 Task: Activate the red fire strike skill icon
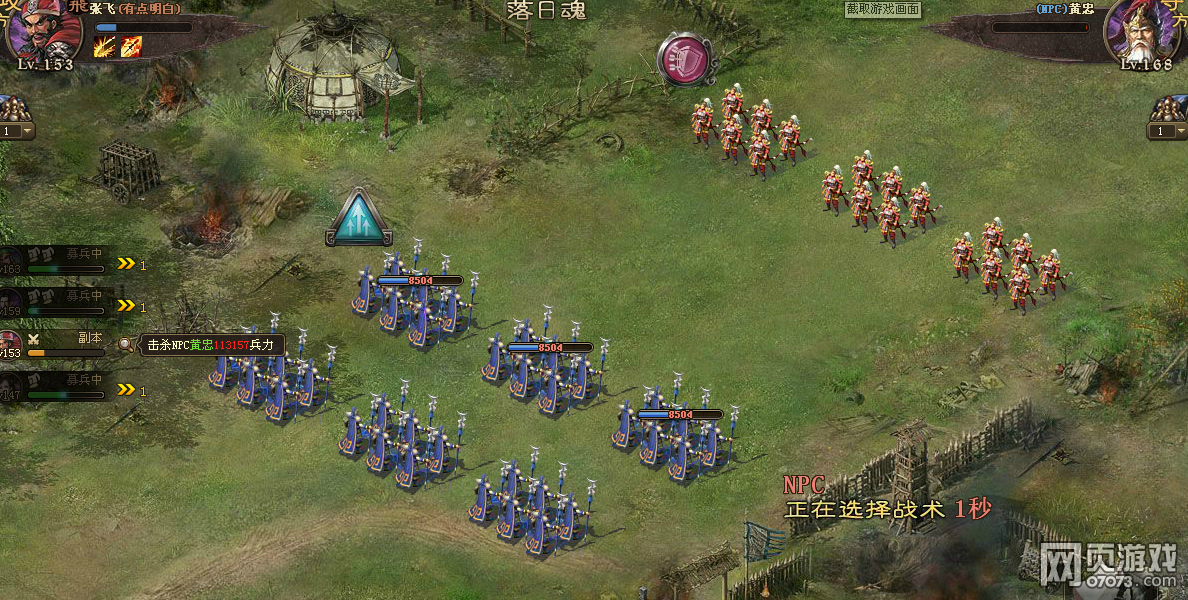click(x=131, y=47)
